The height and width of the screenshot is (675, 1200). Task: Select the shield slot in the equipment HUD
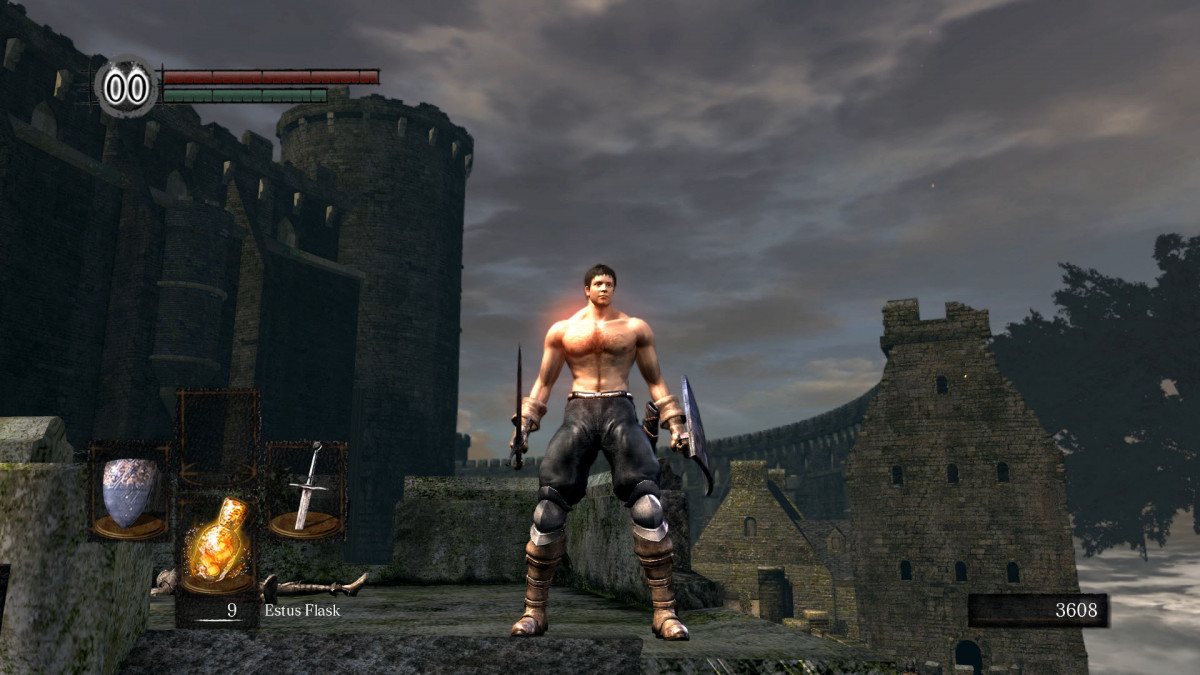(130, 493)
